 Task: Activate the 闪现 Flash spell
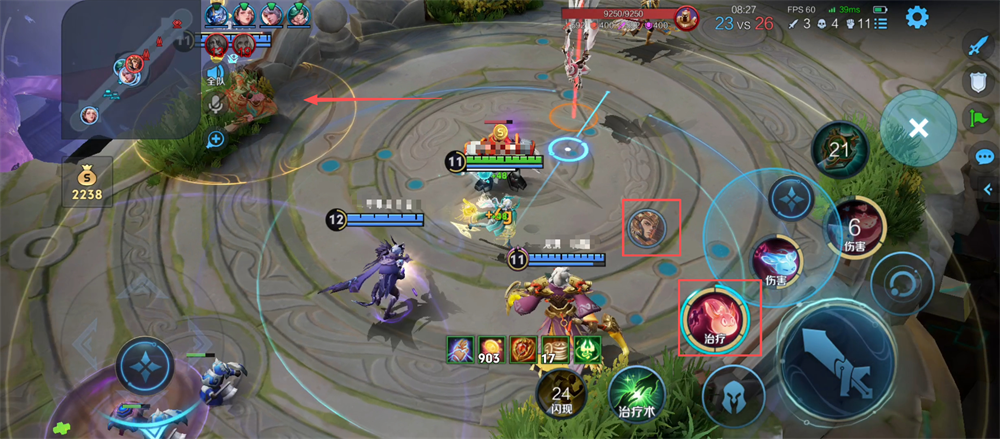coord(562,393)
